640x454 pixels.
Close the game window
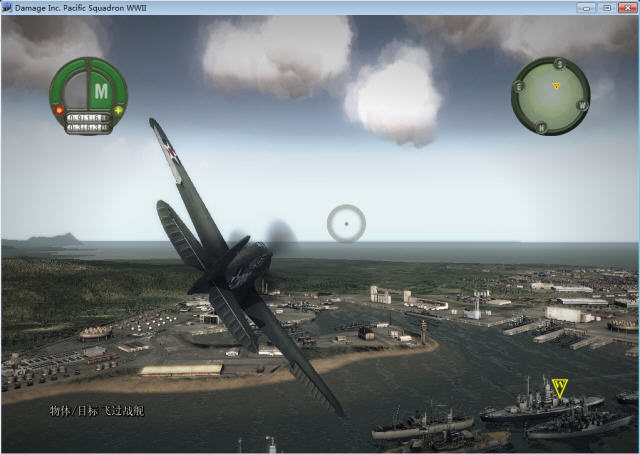(626, 7)
